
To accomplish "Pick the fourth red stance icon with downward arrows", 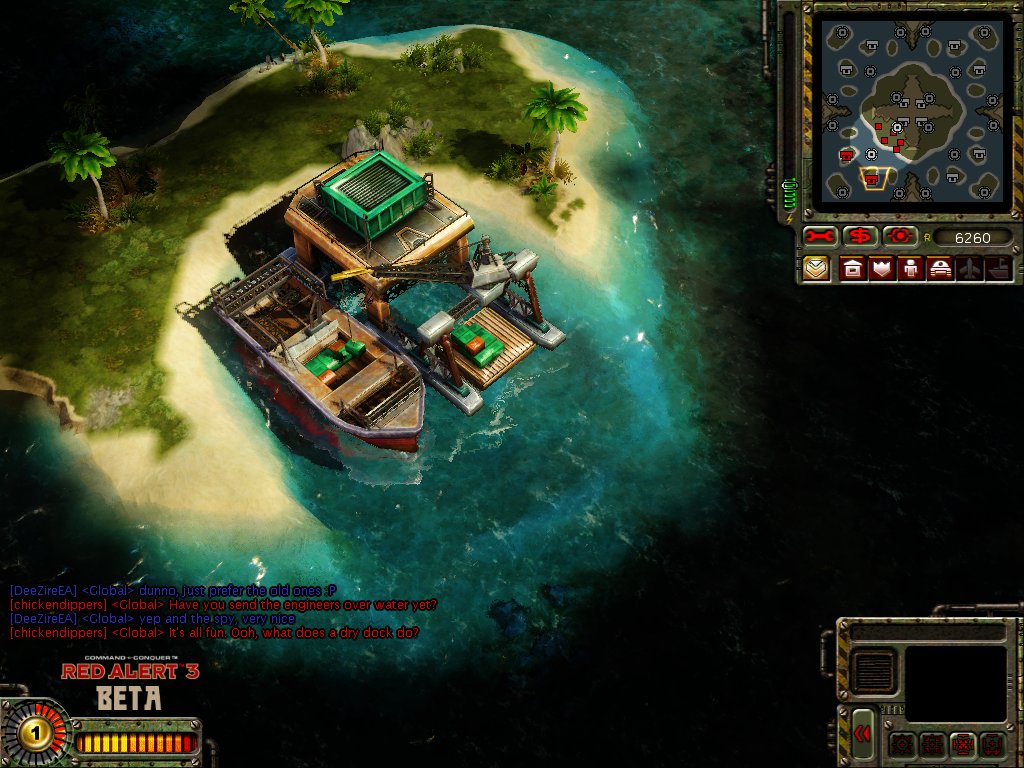I will point(992,744).
